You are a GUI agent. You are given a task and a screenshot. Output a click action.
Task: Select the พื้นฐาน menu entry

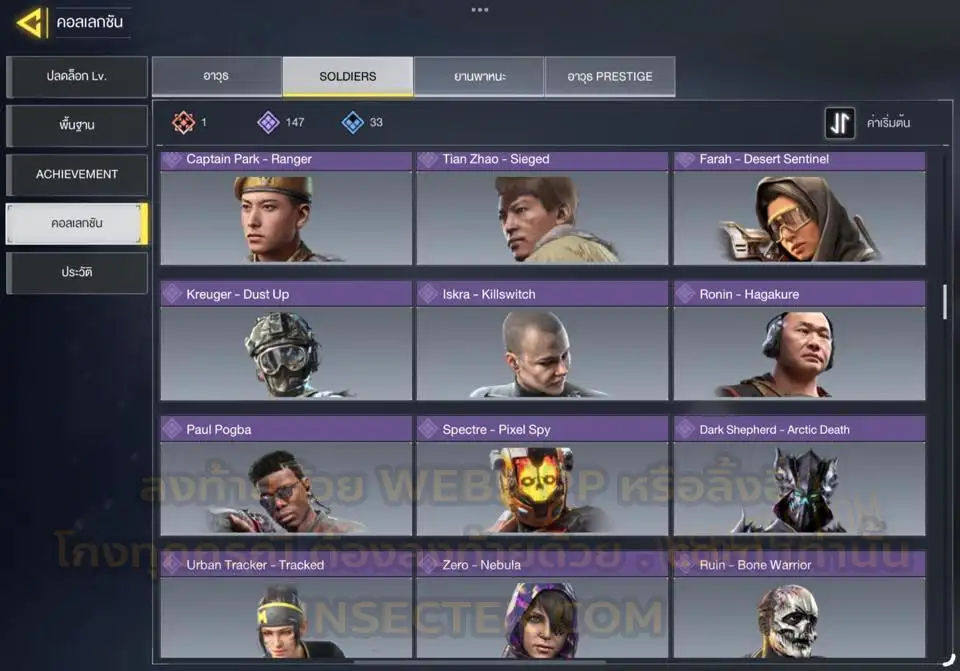(77, 126)
